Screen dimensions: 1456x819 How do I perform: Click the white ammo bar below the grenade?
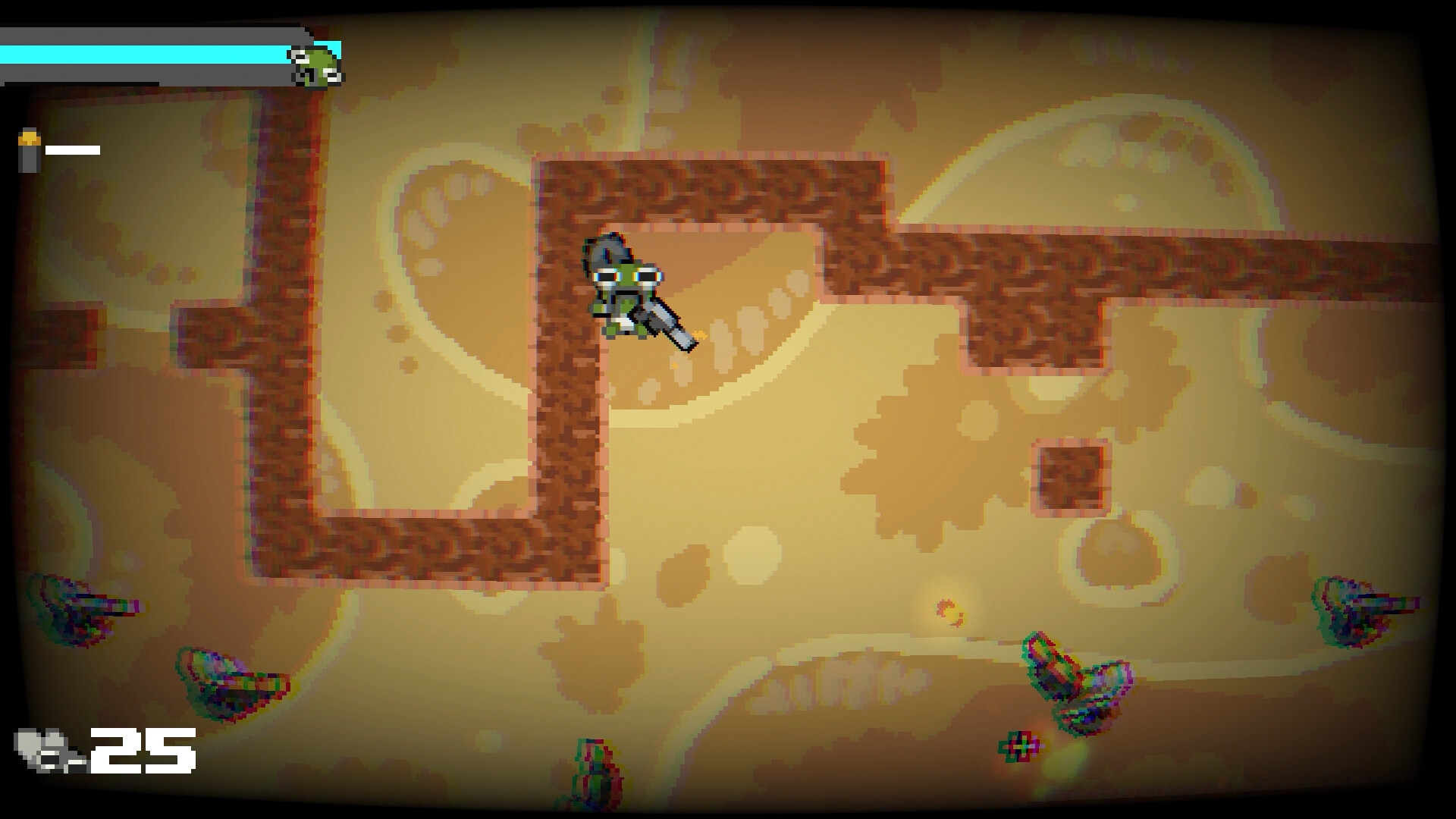[72, 149]
